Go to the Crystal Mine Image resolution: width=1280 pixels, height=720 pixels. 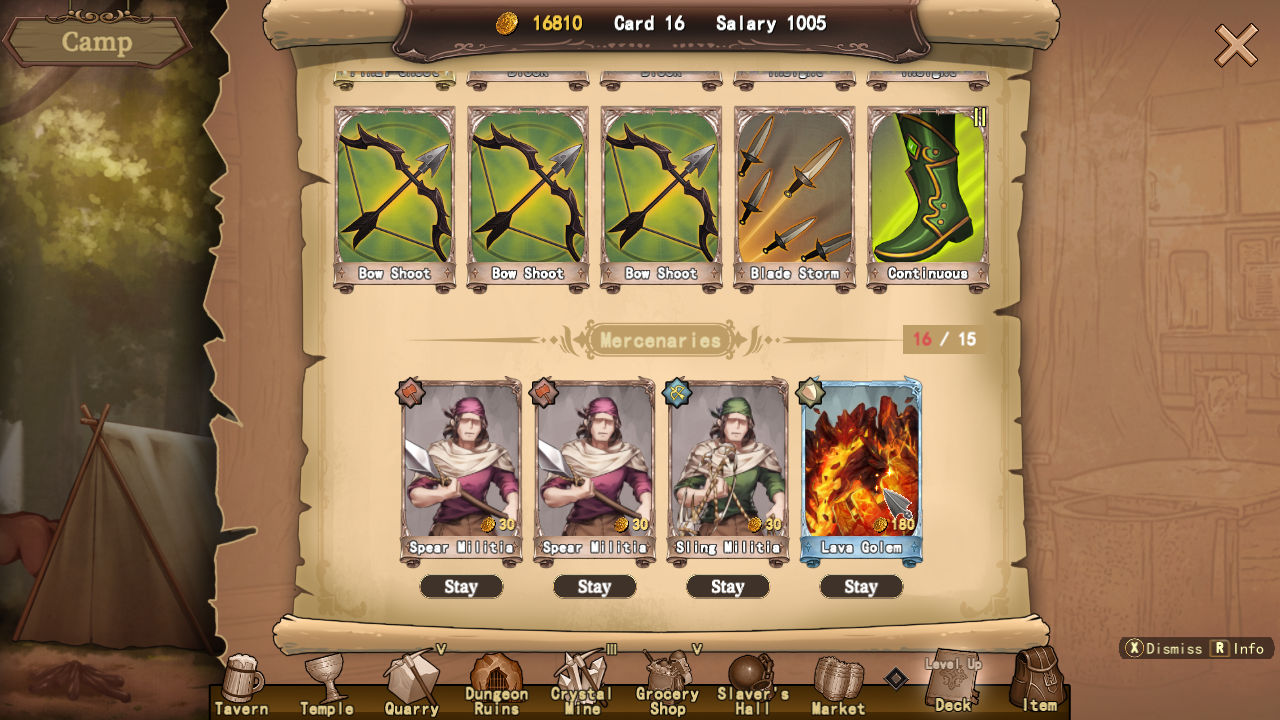(x=581, y=685)
